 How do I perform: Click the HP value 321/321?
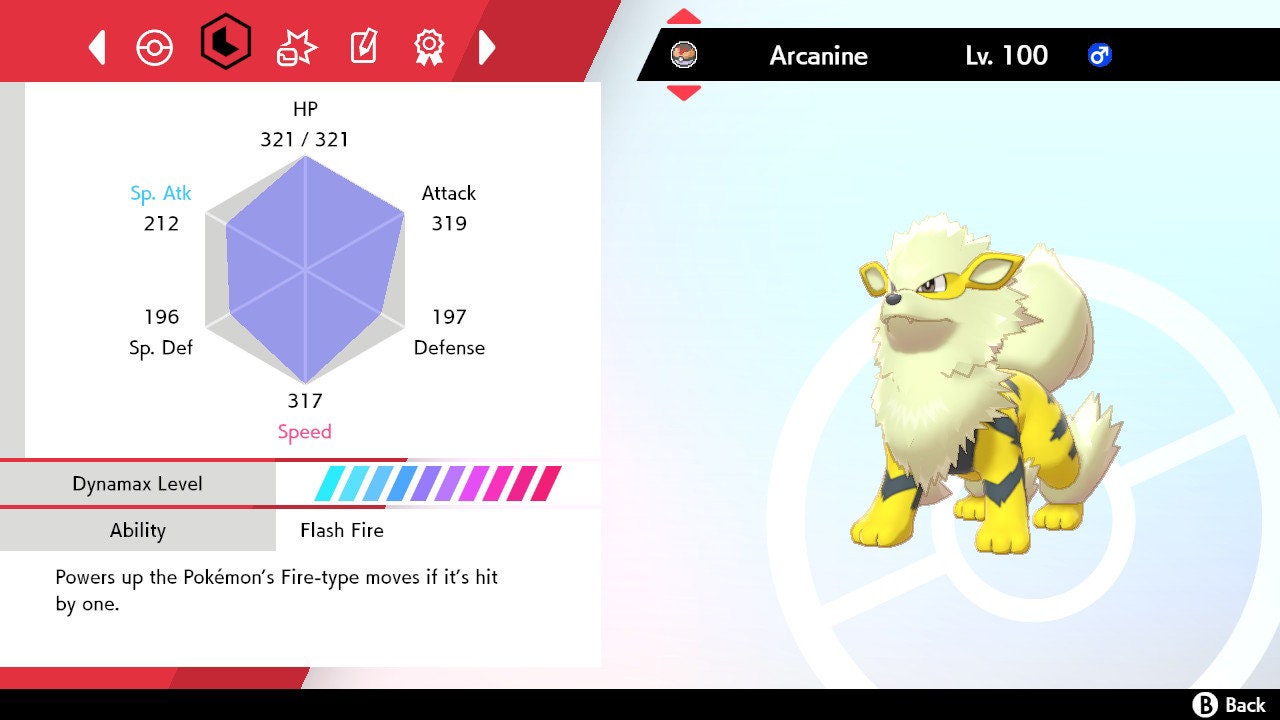305,140
